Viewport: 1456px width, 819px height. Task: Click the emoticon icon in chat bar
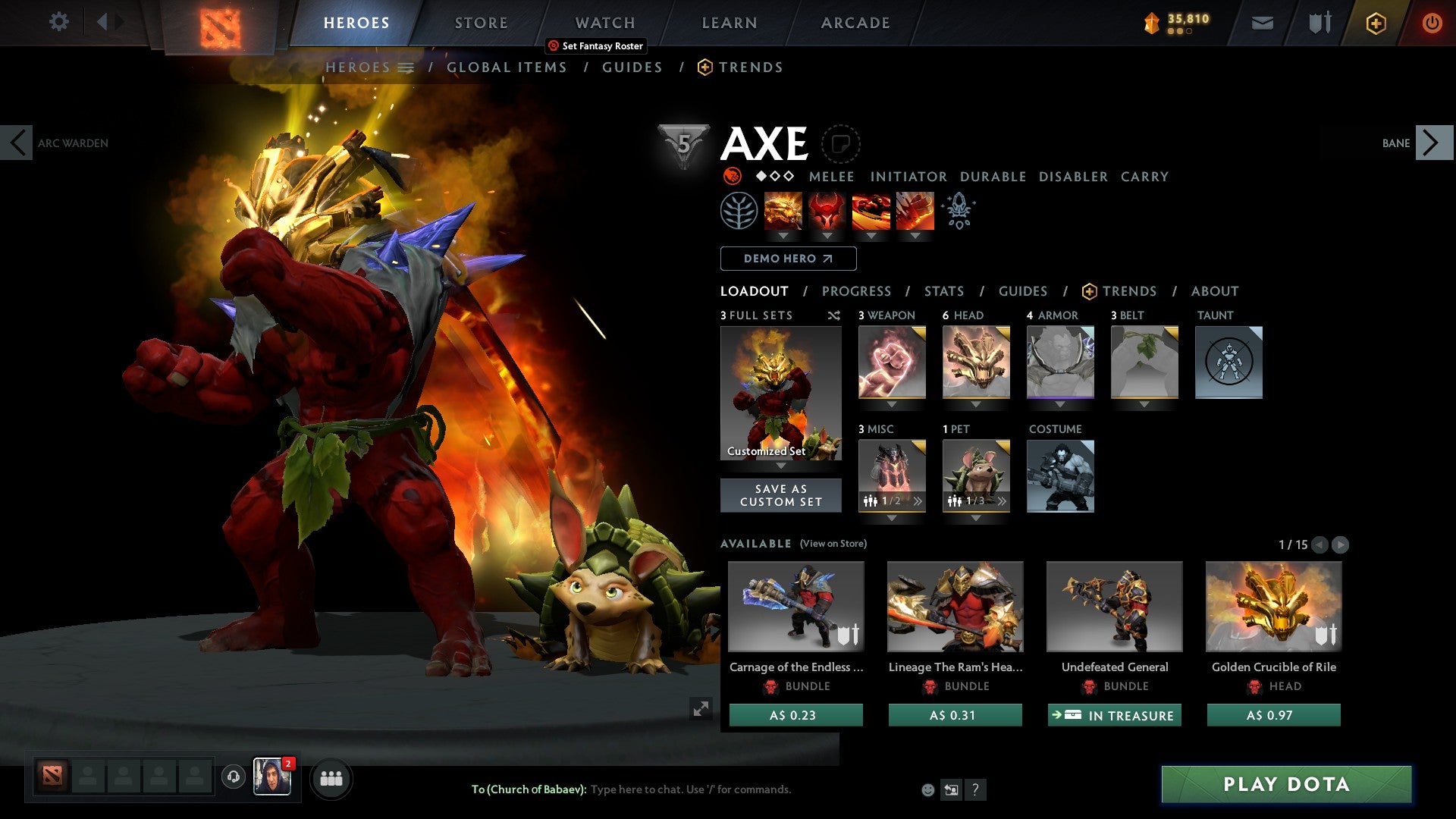coord(927,789)
